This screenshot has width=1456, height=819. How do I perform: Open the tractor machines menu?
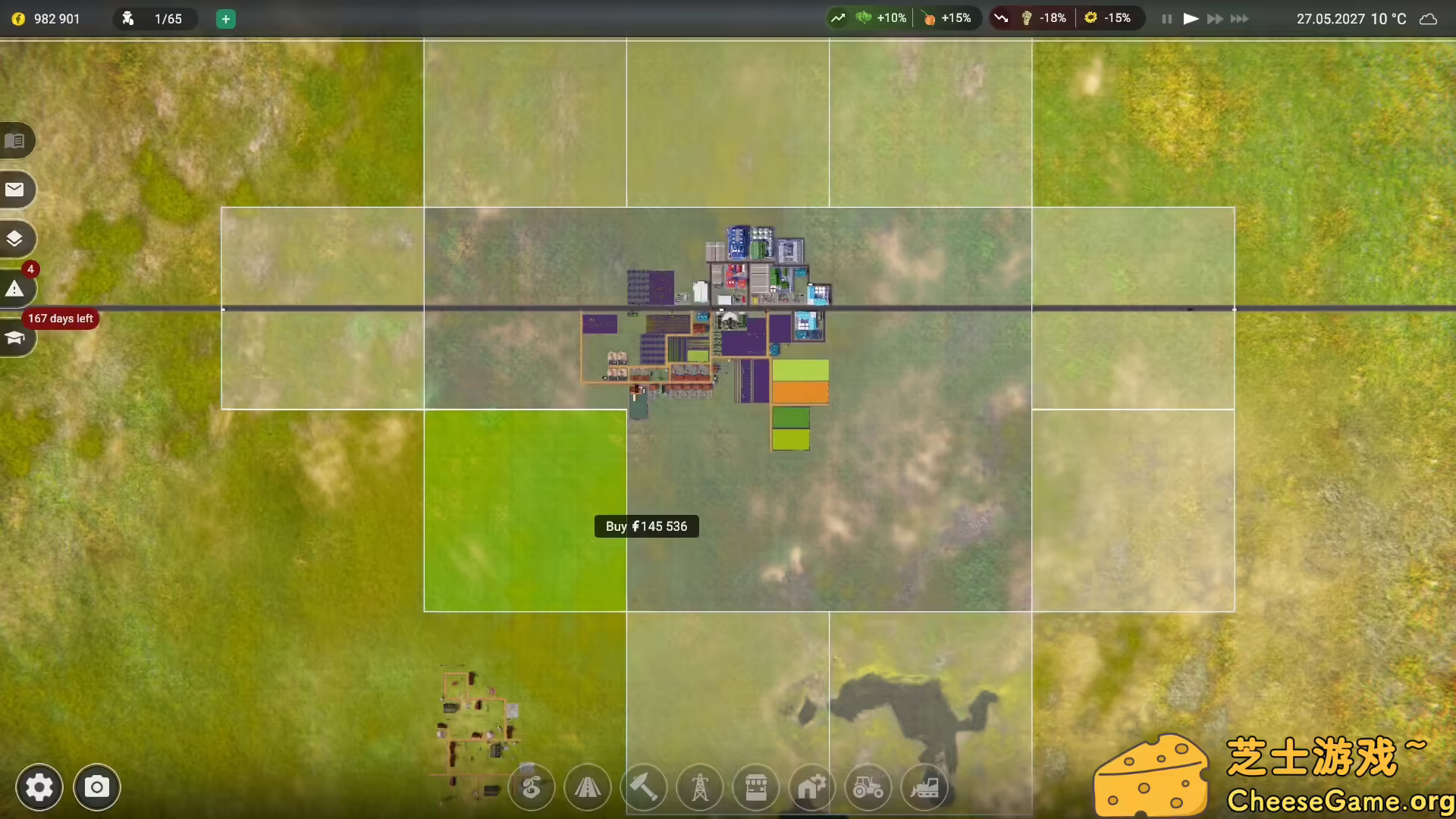[x=868, y=788]
